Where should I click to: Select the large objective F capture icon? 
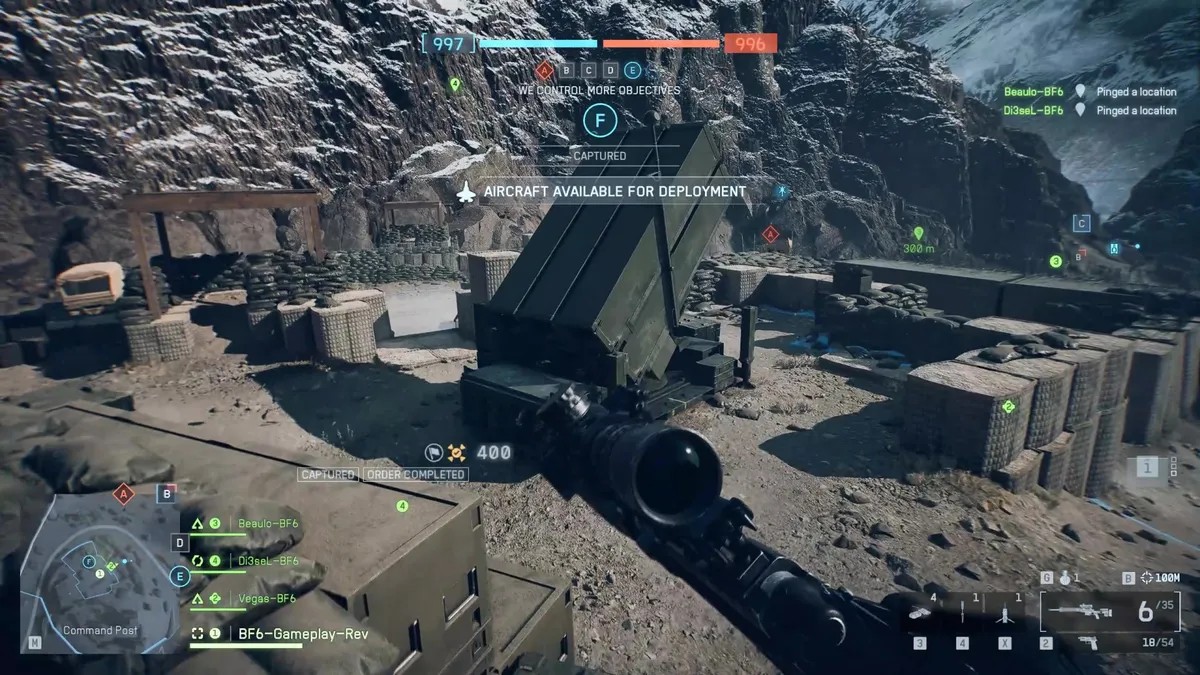(599, 121)
